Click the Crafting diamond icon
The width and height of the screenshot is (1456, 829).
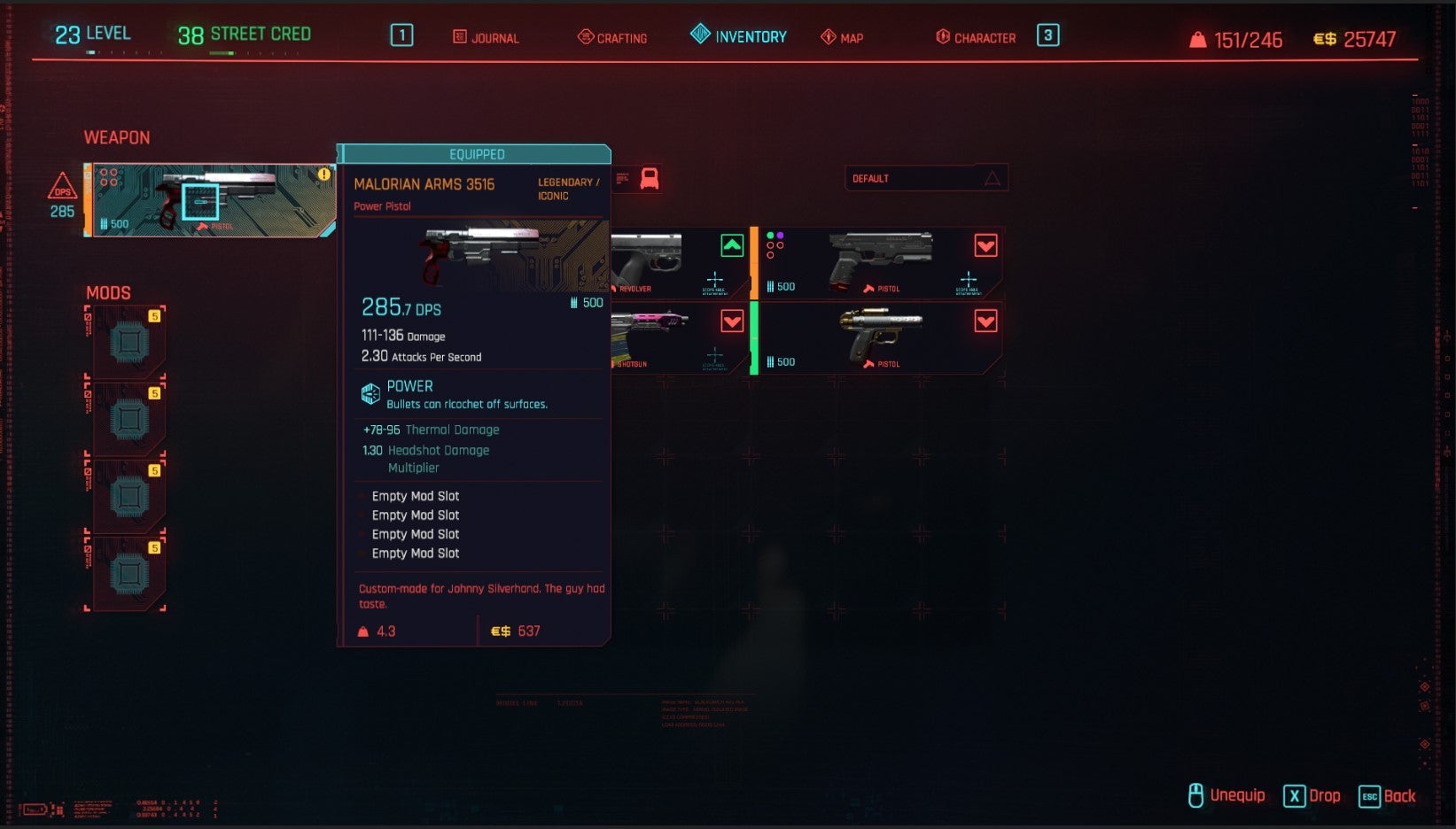tap(585, 37)
